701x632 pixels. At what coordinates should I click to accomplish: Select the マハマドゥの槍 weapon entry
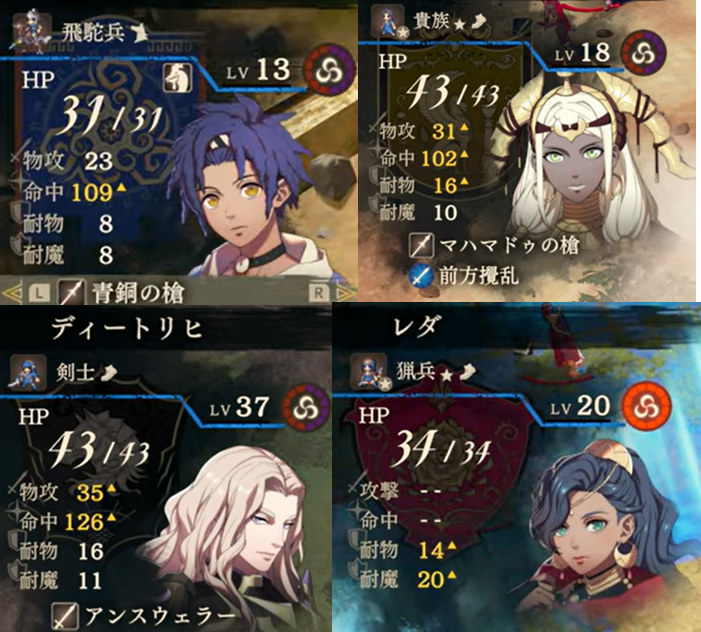tap(495, 243)
